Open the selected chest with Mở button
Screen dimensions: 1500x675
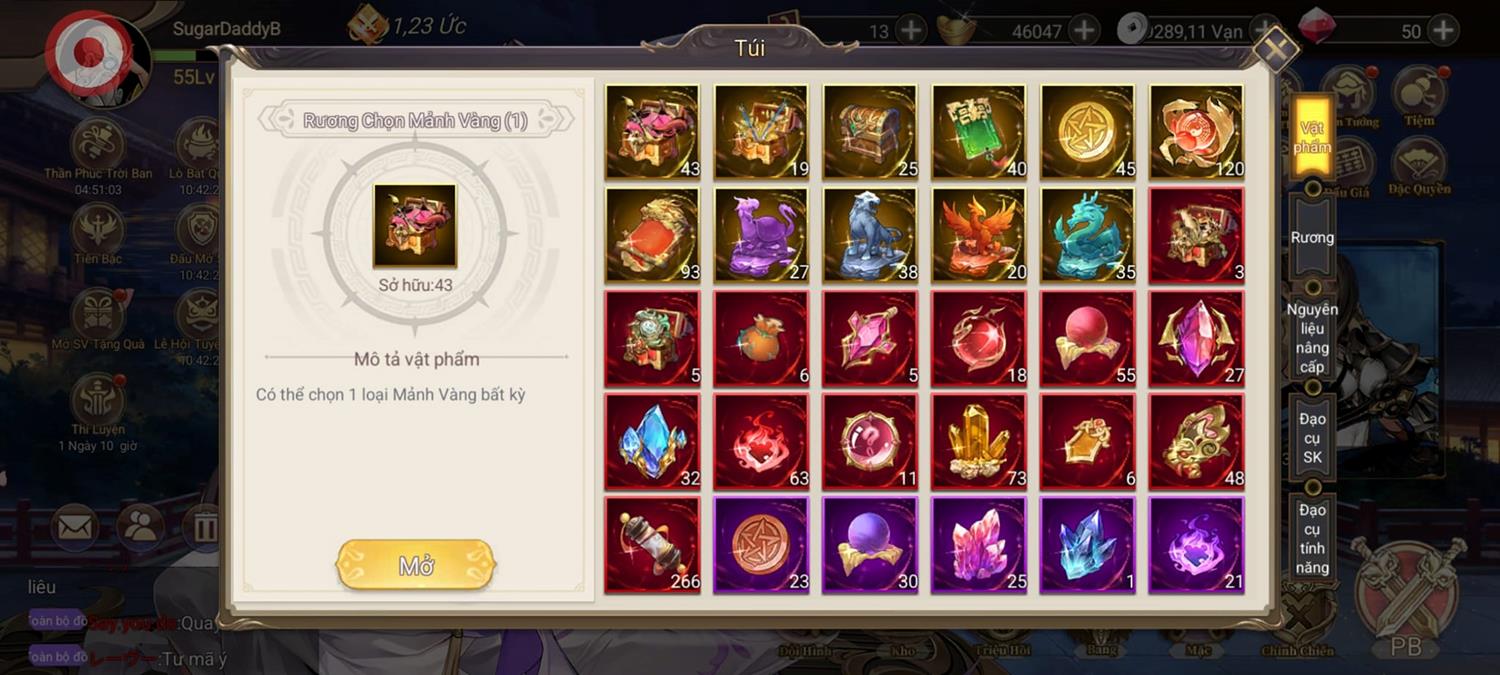point(416,565)
